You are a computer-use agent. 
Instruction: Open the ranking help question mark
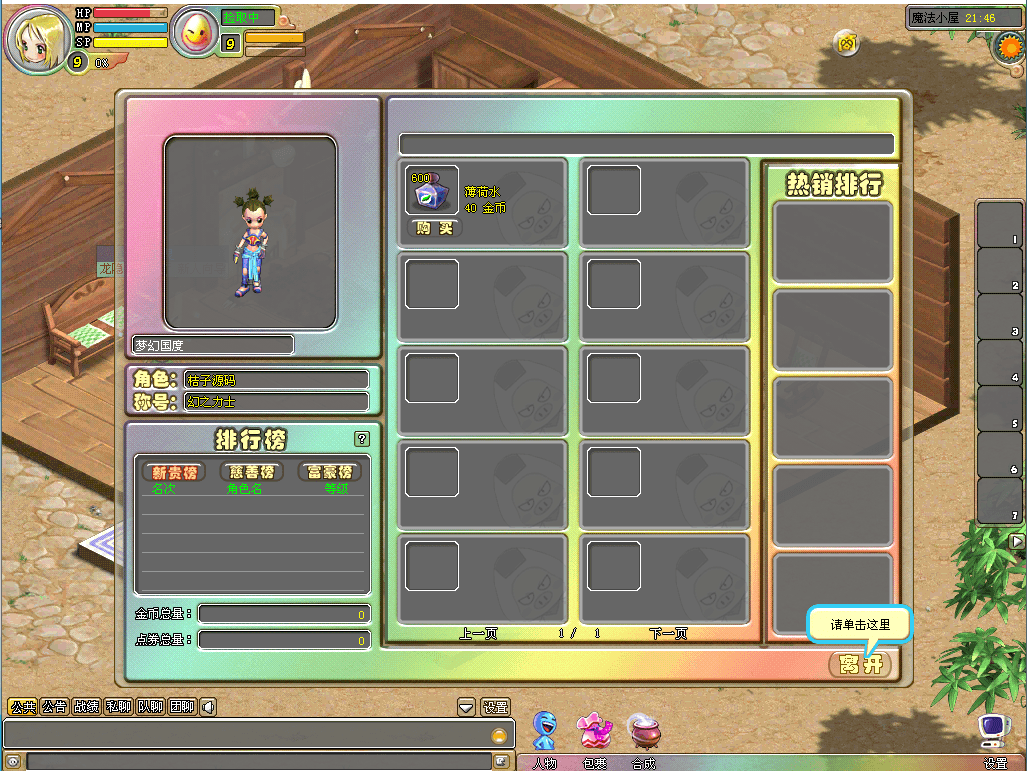coord(362,438)
